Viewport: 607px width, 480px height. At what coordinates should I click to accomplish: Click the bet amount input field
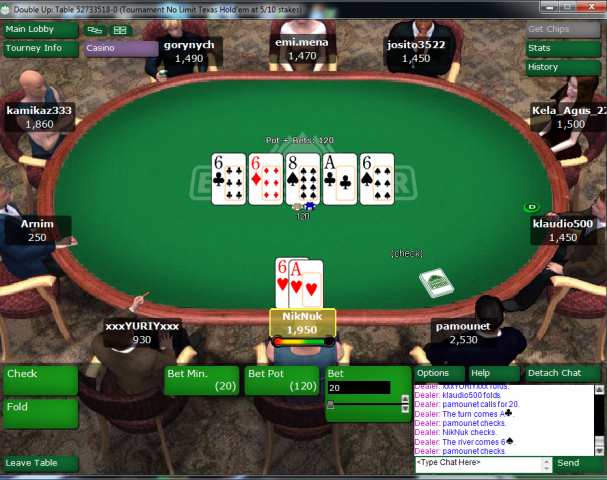click(x=358, y=388)
